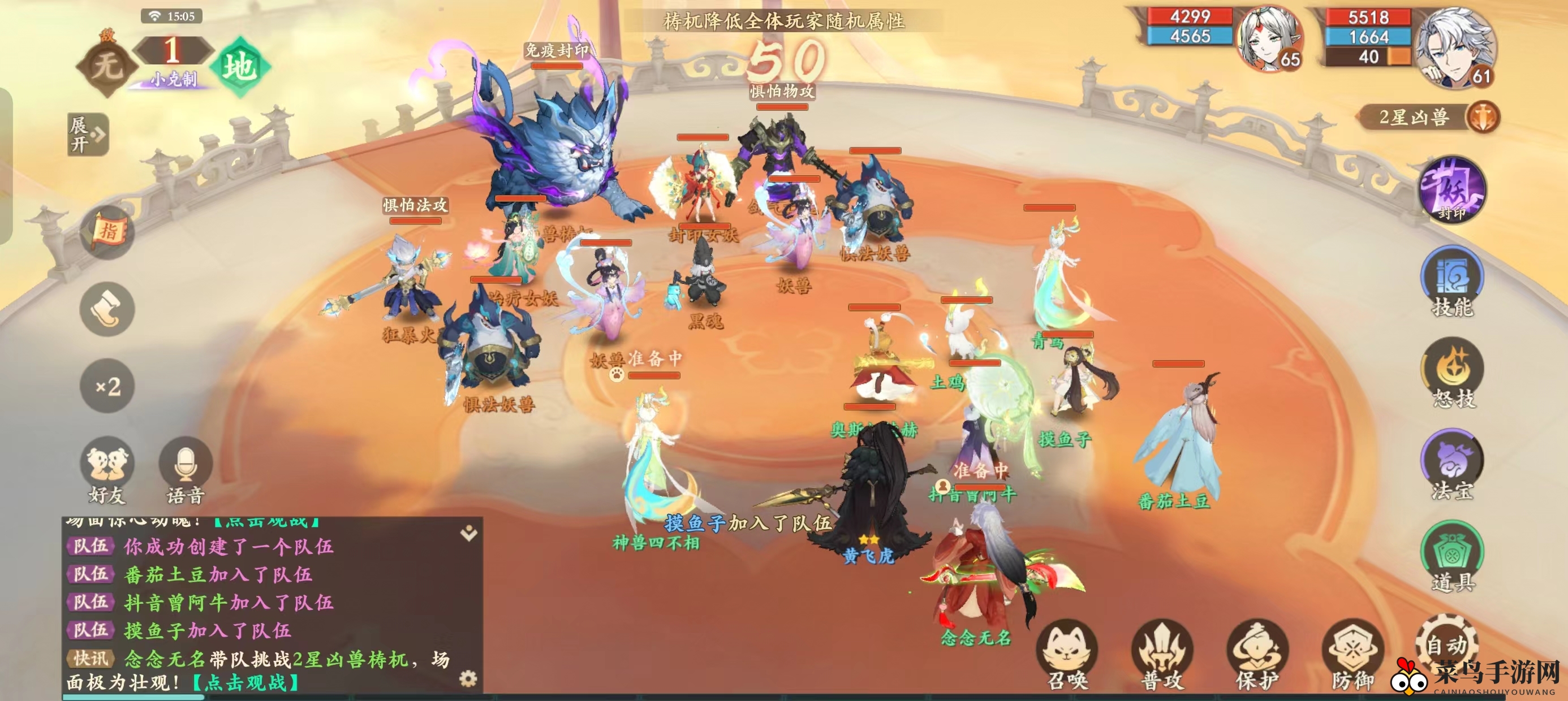Toggle the ×2 battle speed
This screenshot has width=1568, height=701.
[x=107, y=386]
